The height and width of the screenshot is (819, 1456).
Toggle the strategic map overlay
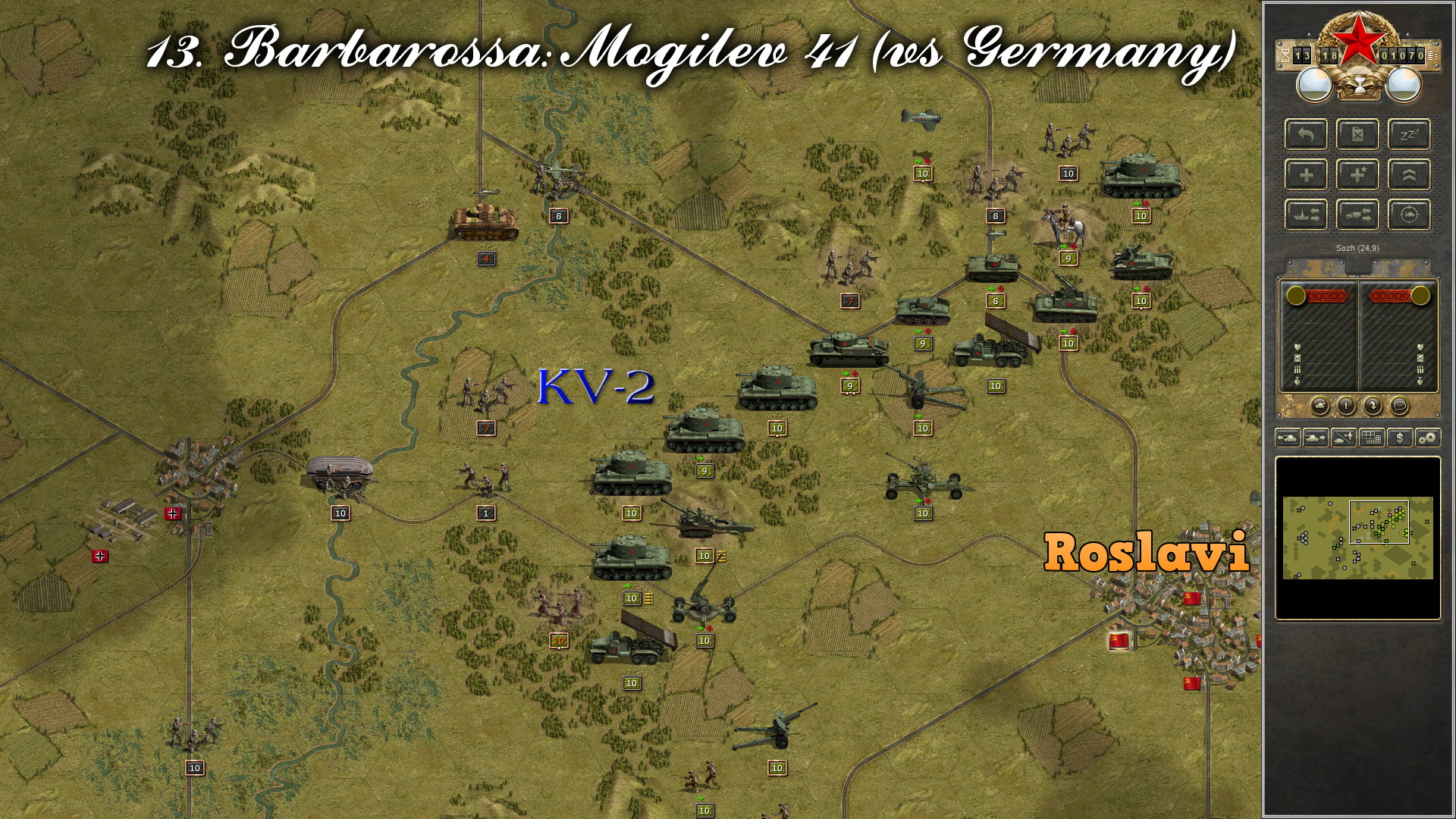(1372, 437)
